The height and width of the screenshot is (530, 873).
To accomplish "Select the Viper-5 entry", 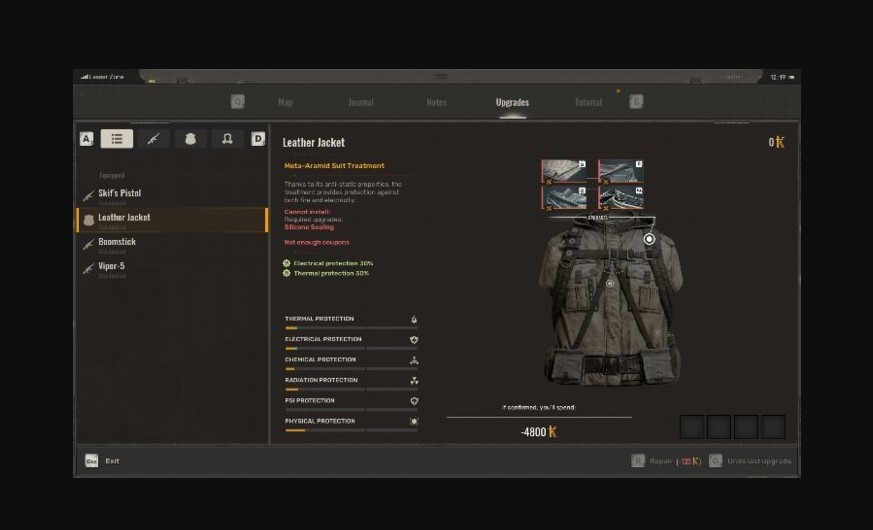I will (112, 267).
